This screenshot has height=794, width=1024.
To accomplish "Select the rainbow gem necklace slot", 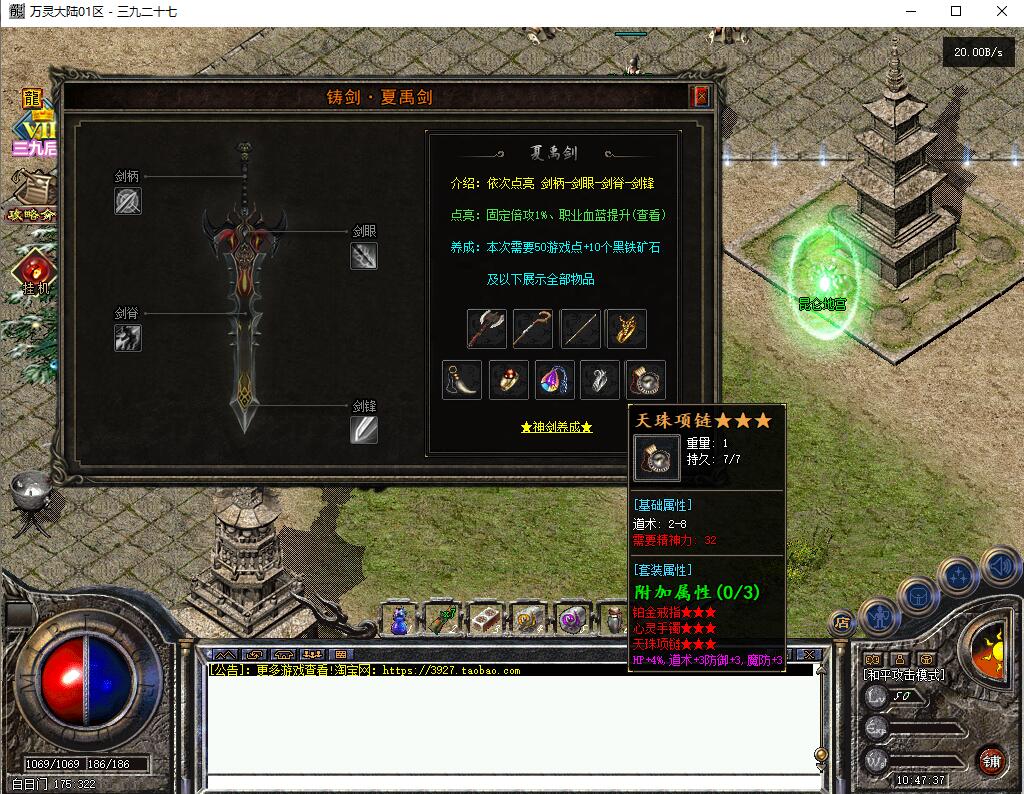I will [555, 380].
